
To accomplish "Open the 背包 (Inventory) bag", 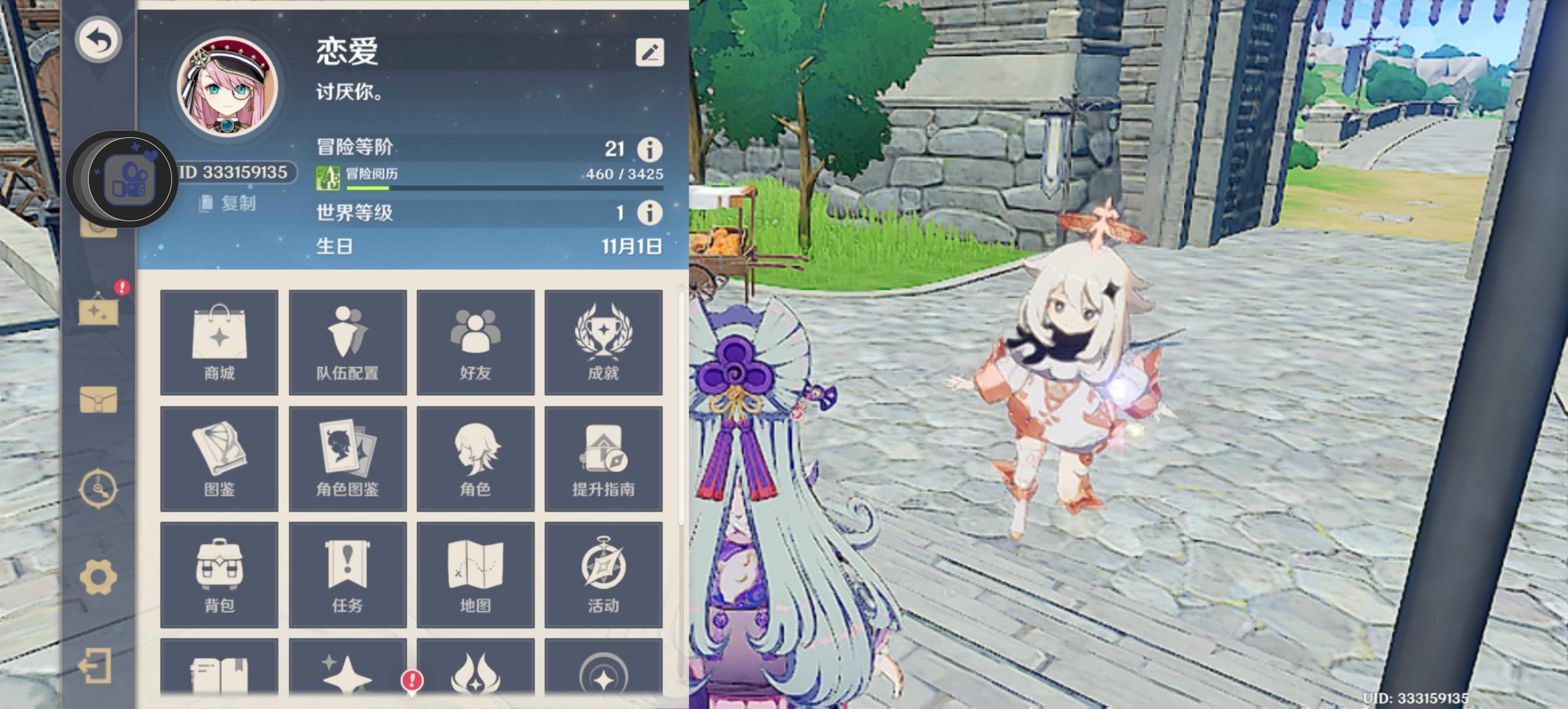I will tap(219, 574).
